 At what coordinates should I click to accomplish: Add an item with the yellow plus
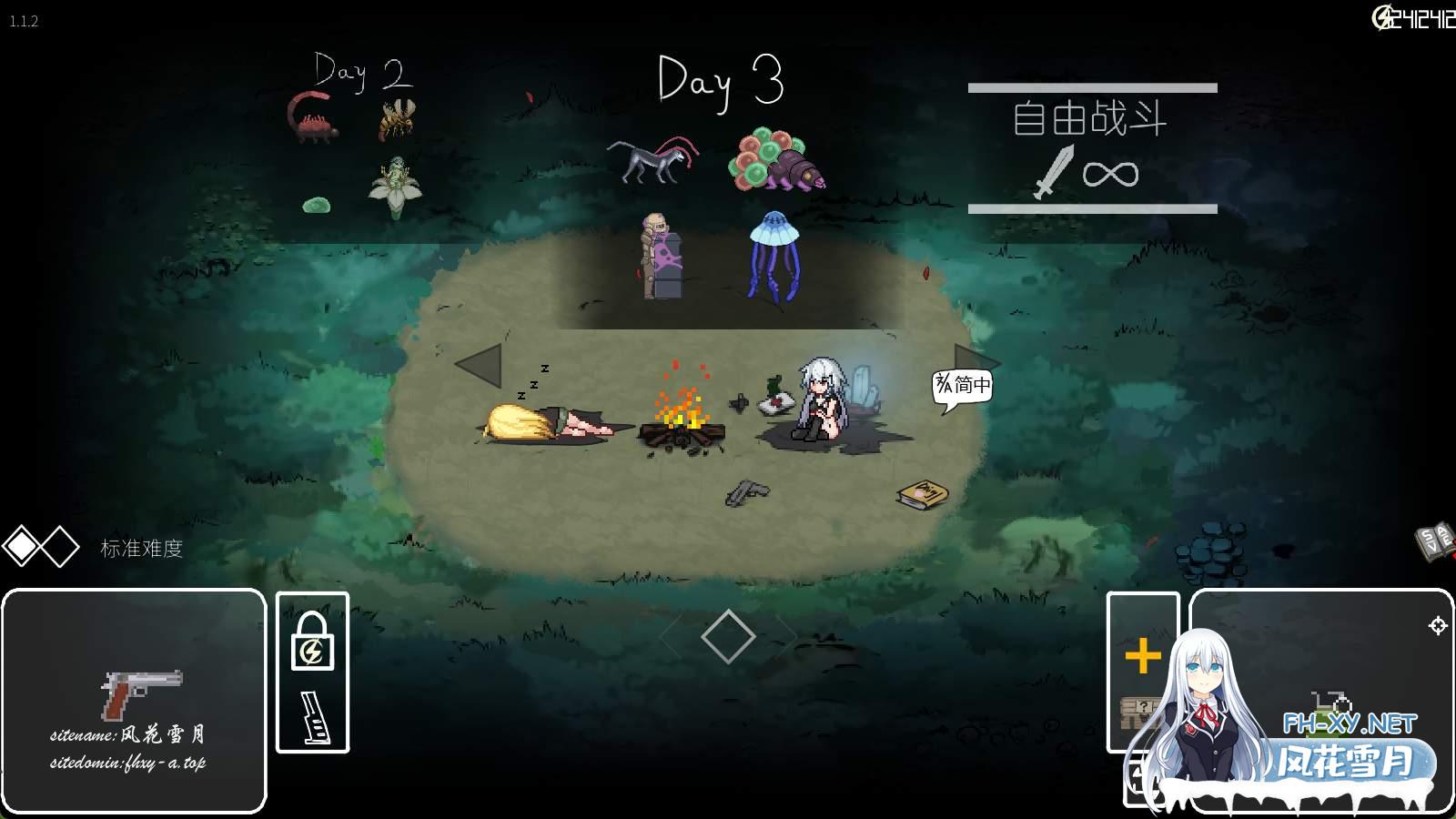click(x=1143, y=656)
